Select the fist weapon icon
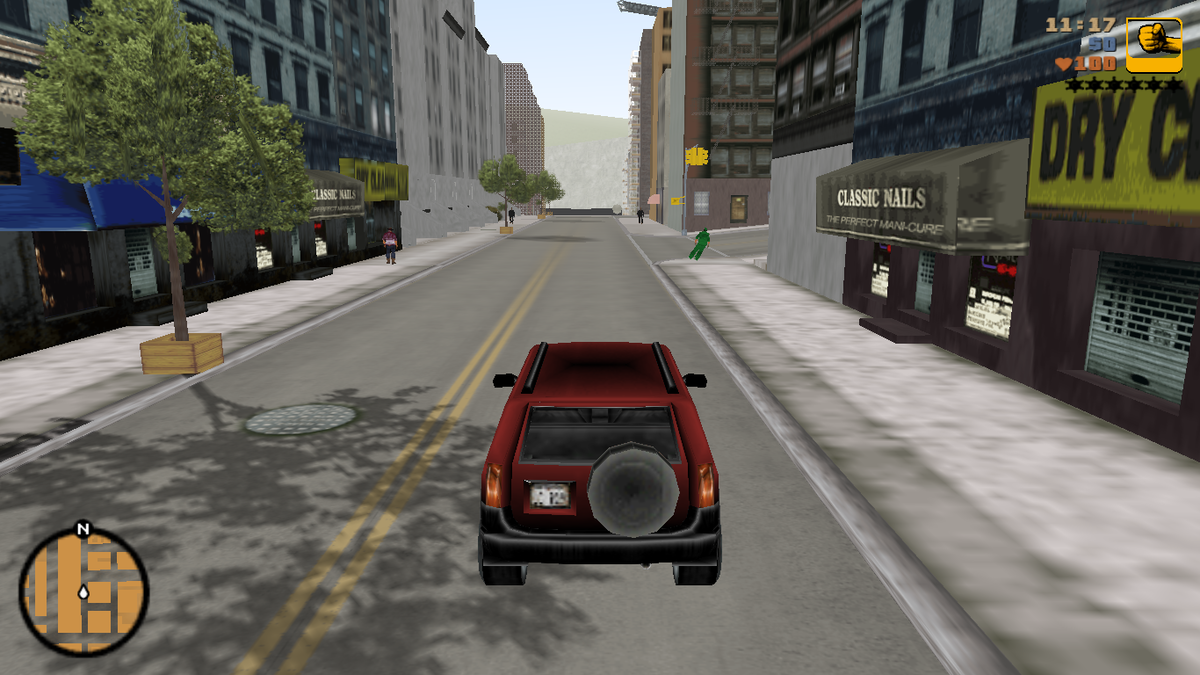Image resolution: width=1200 pixels, height=675 pixels. [x=1153, y=45]
